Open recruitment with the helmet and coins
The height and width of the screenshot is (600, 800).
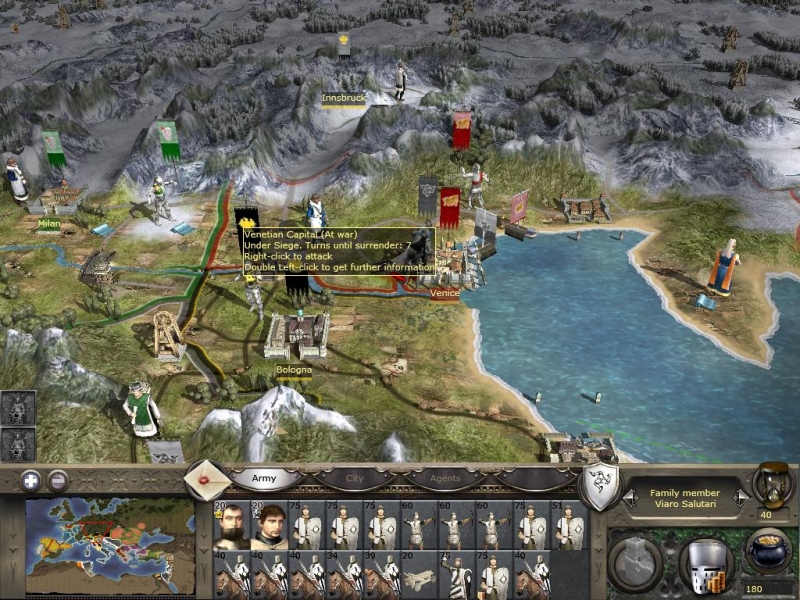705,566
